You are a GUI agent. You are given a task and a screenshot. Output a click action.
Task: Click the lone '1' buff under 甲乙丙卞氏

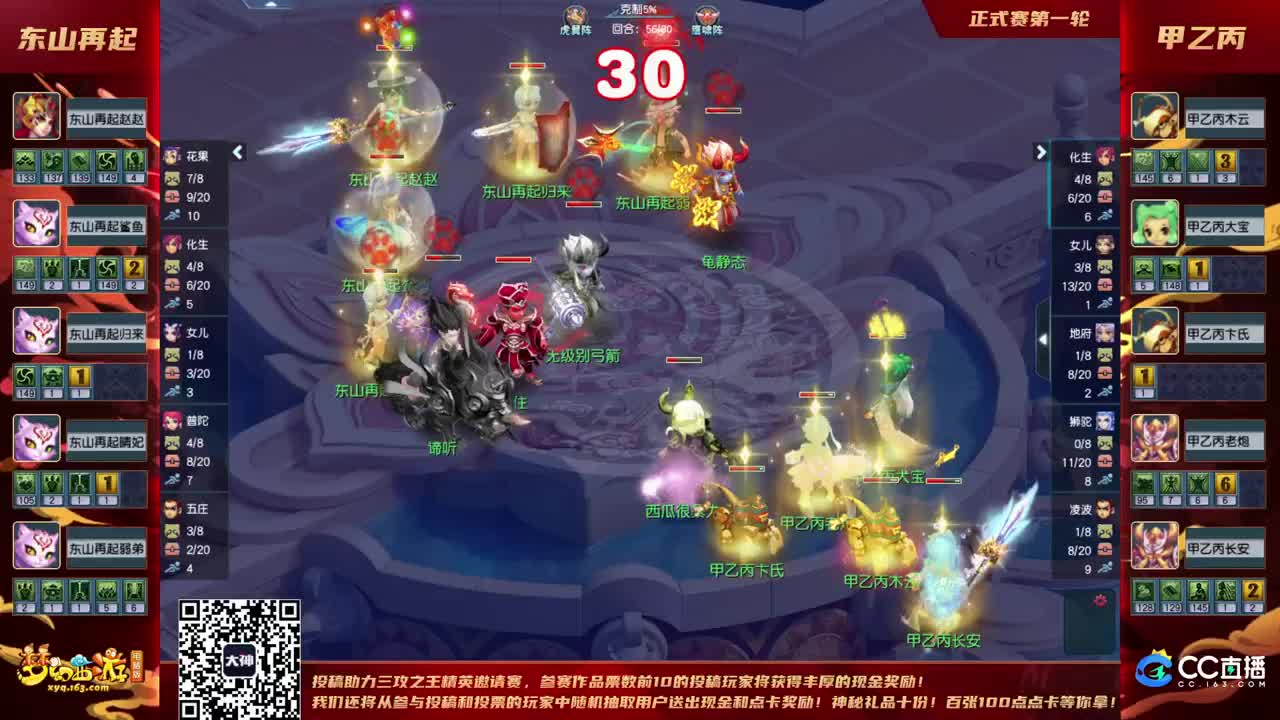coord(1143,377)
